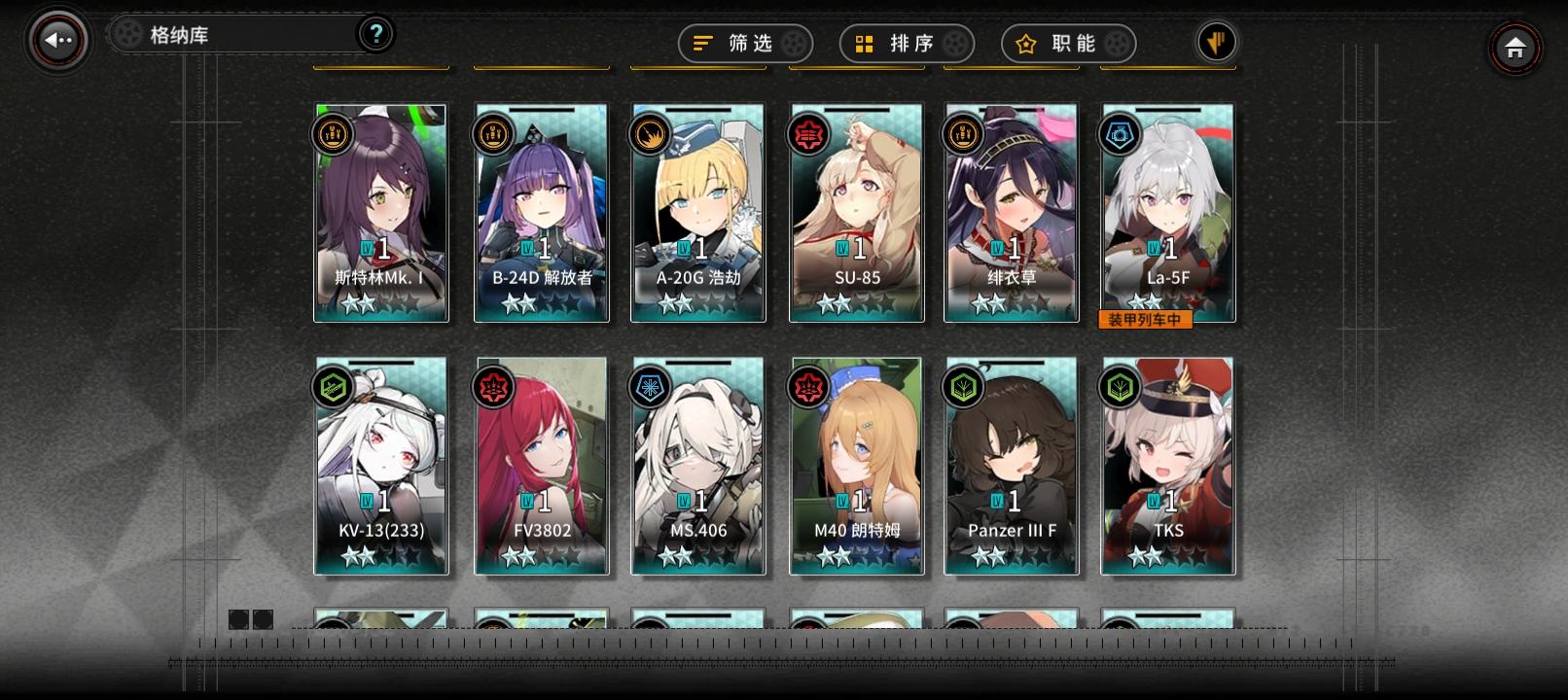The height and width of the screenshot is (700, 1568).
Task: Click the flame class icon on A-20G 浩劫
Action: (x=649, y=134)
